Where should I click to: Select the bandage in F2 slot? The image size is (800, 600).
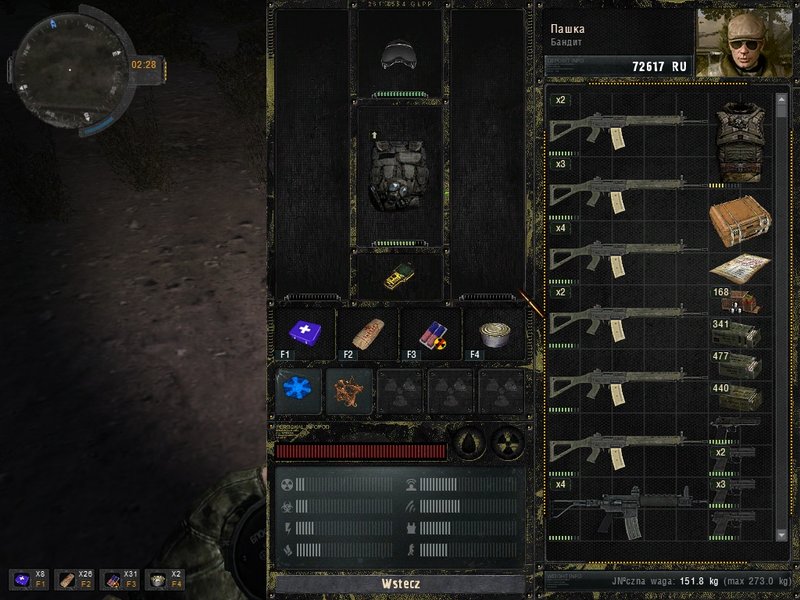pyautogui.click(x=367, y=334)
